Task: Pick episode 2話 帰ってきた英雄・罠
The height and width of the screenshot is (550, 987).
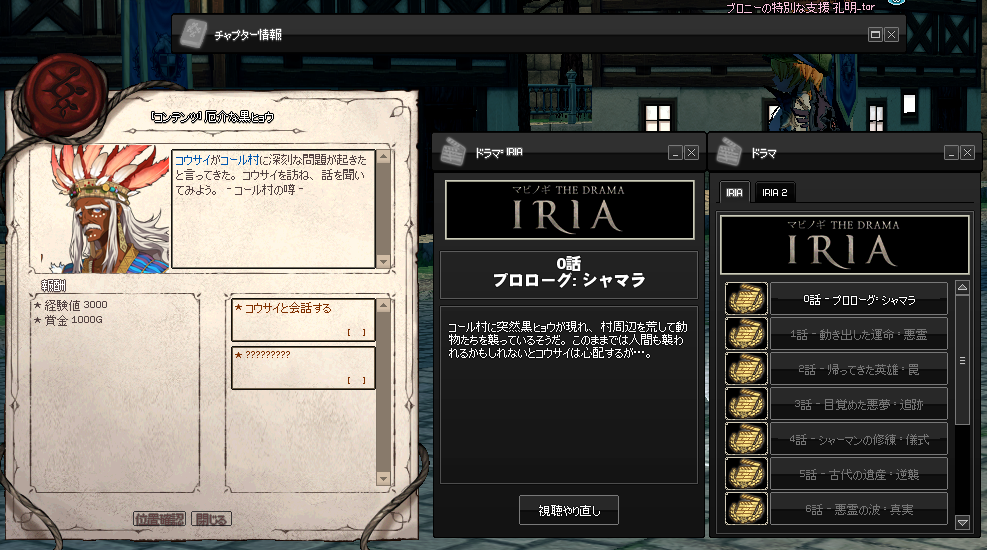Action: [859, 369]
